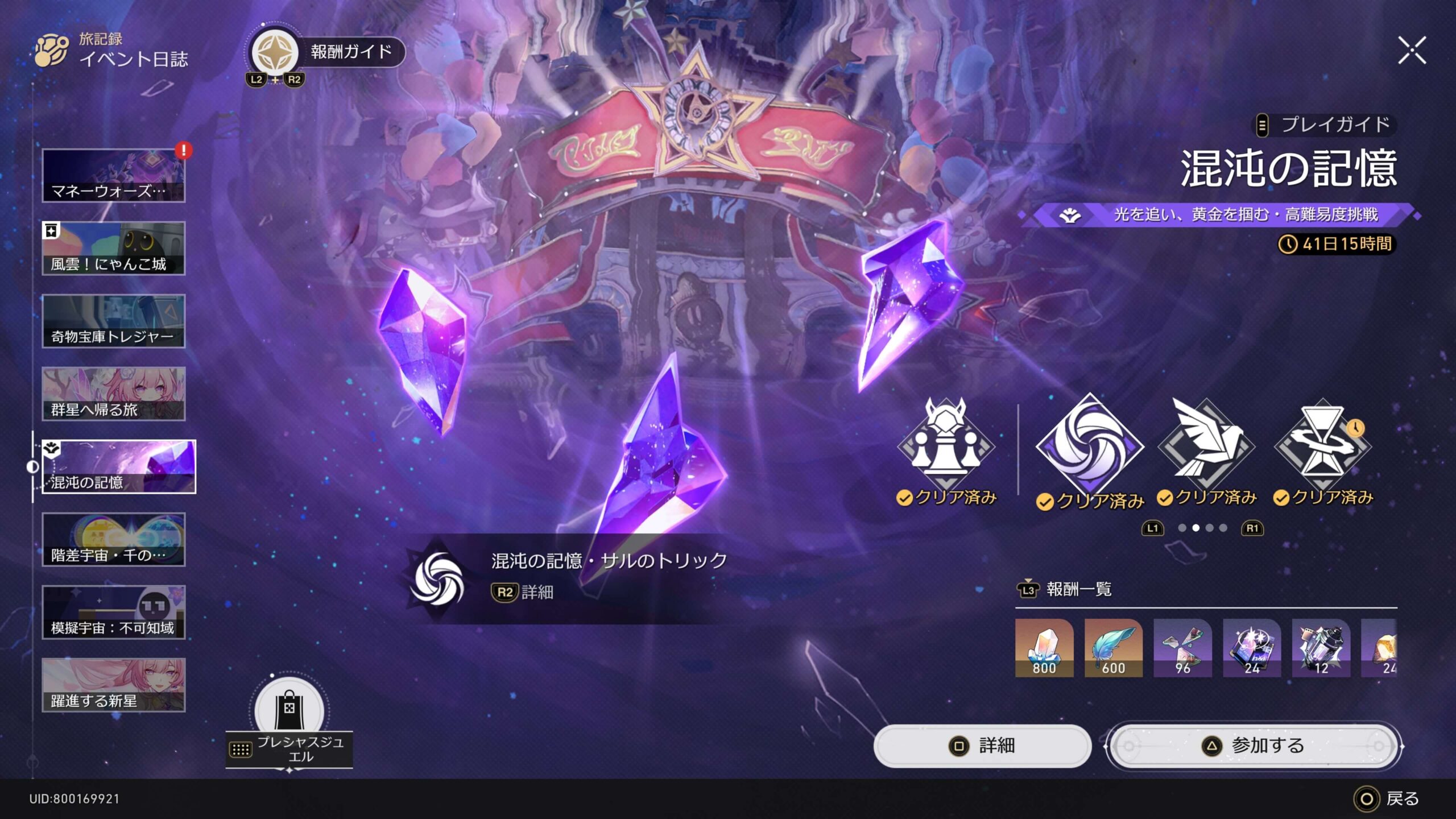View the 800 stellar jade reward

click(x=1044, y=648)
